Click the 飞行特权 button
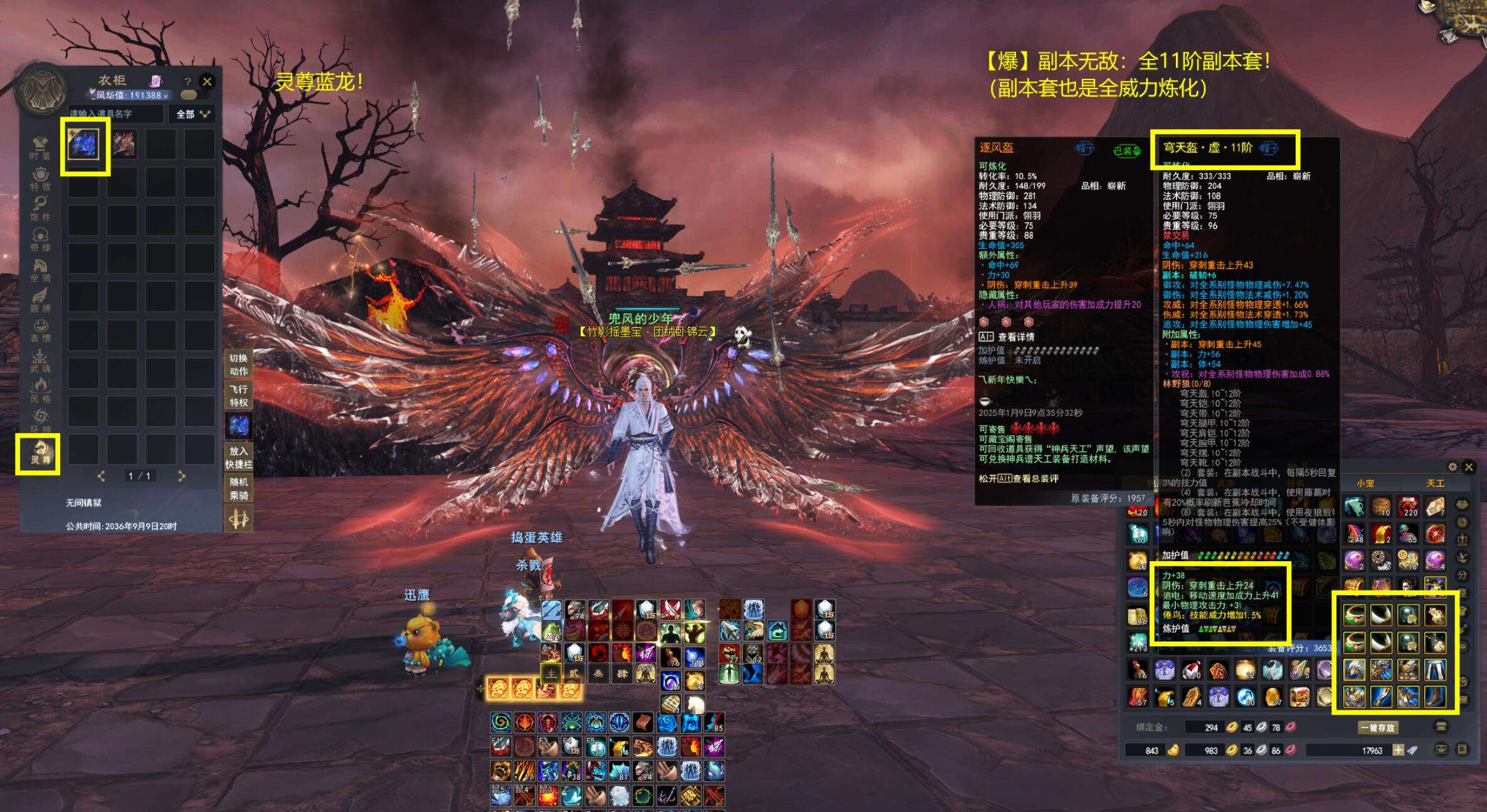Viewport: 1487px width, 812px height. [238, 396]
